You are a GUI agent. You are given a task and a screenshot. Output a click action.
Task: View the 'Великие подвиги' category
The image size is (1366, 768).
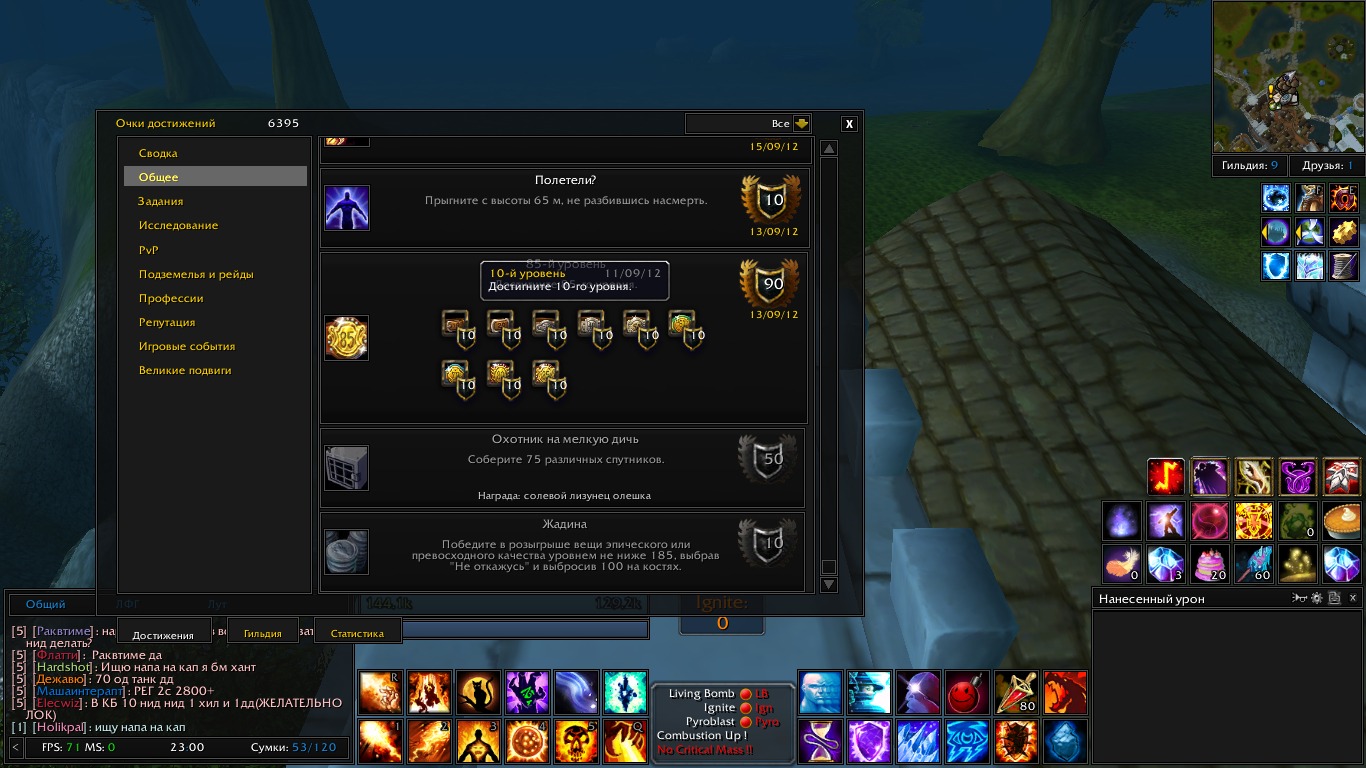(x=185, y=370)
